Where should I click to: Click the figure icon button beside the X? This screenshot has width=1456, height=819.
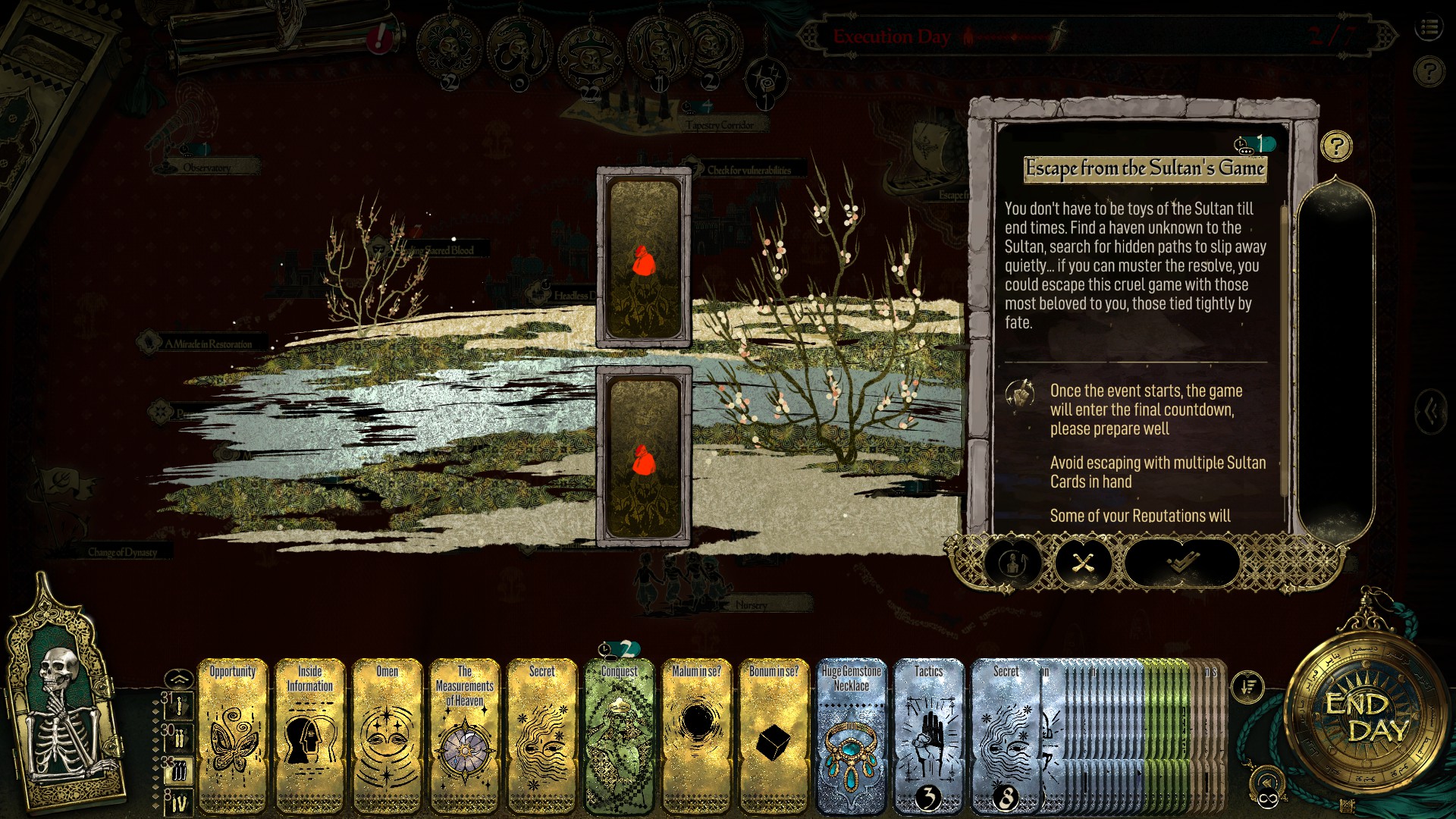1014,562
